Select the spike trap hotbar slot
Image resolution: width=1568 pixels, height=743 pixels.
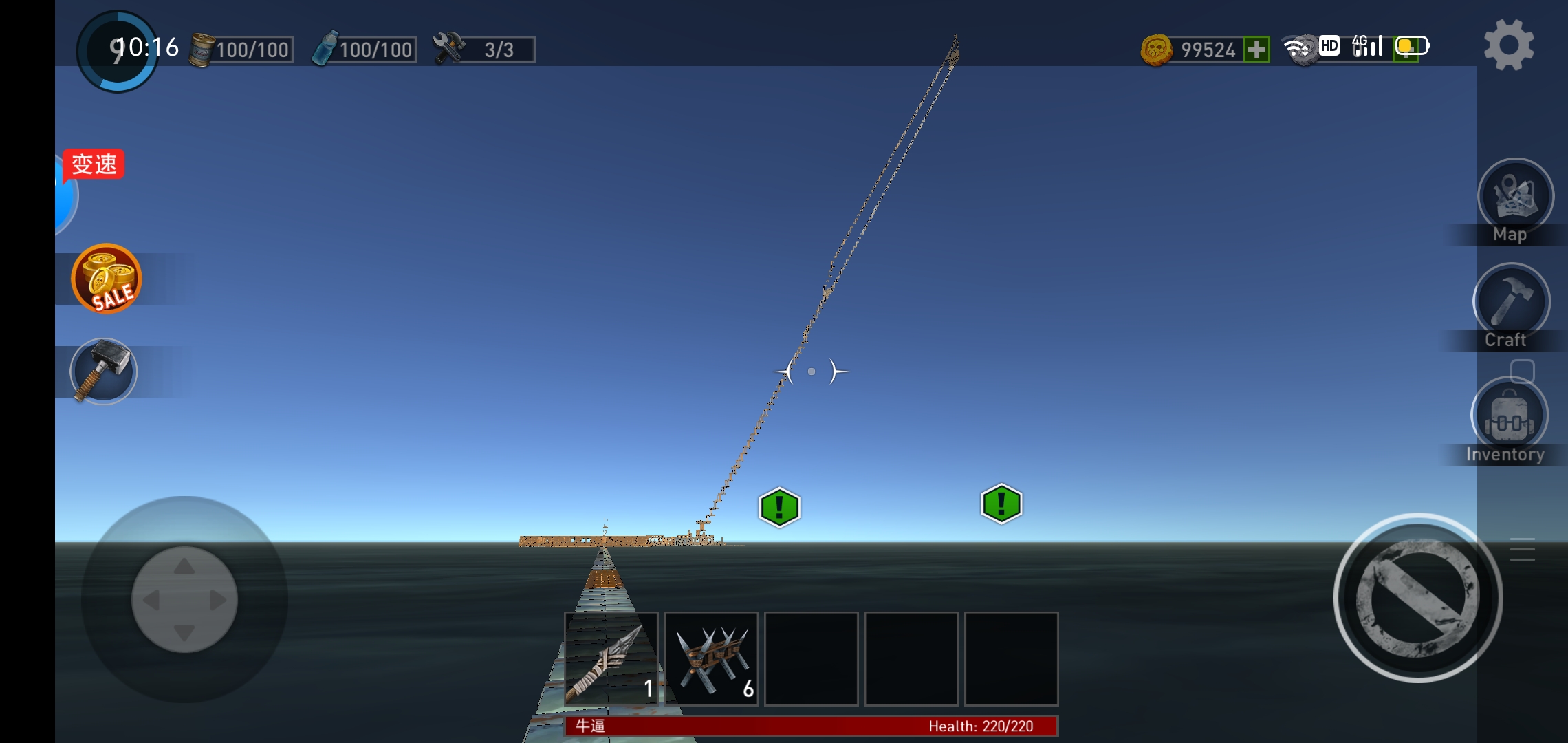click(x=711, y=659)
